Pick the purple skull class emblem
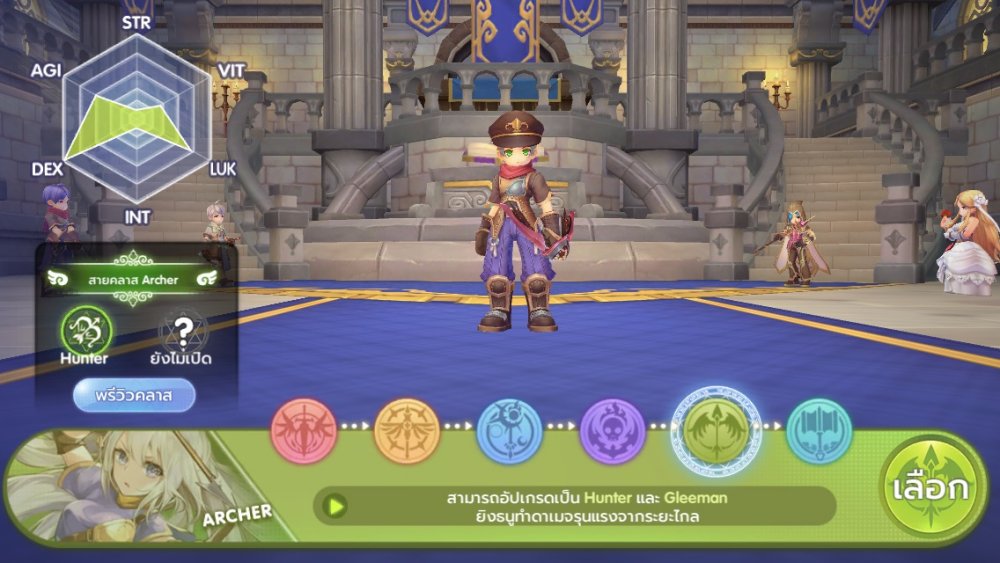Image resolution: width=1000 pixels, height=563 pixels. [x=613, y=431]
